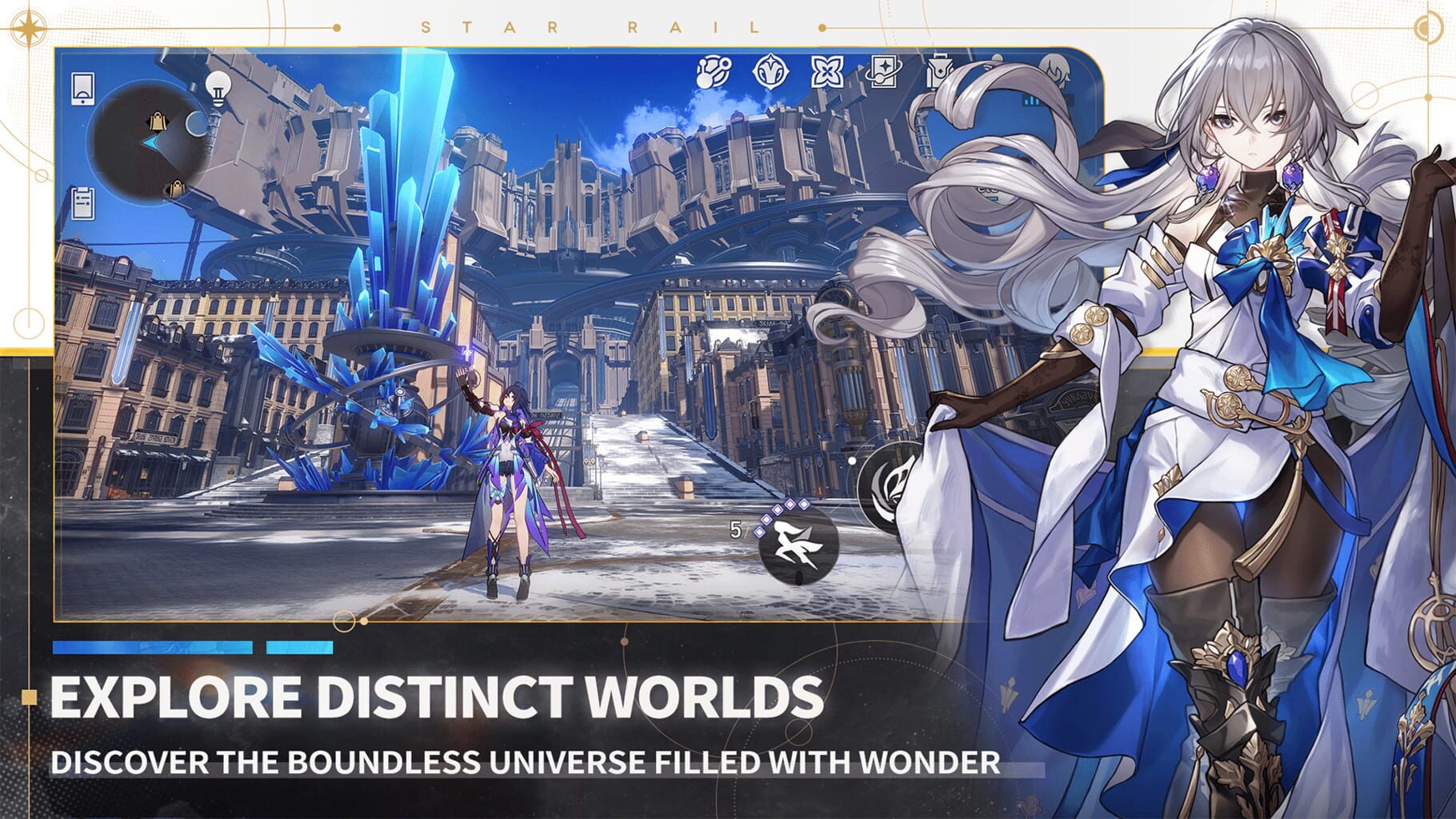This screenshot has width=1456, height=819.
Task: Click the light bulb guide icon
Action: click(x=218, y=89)
